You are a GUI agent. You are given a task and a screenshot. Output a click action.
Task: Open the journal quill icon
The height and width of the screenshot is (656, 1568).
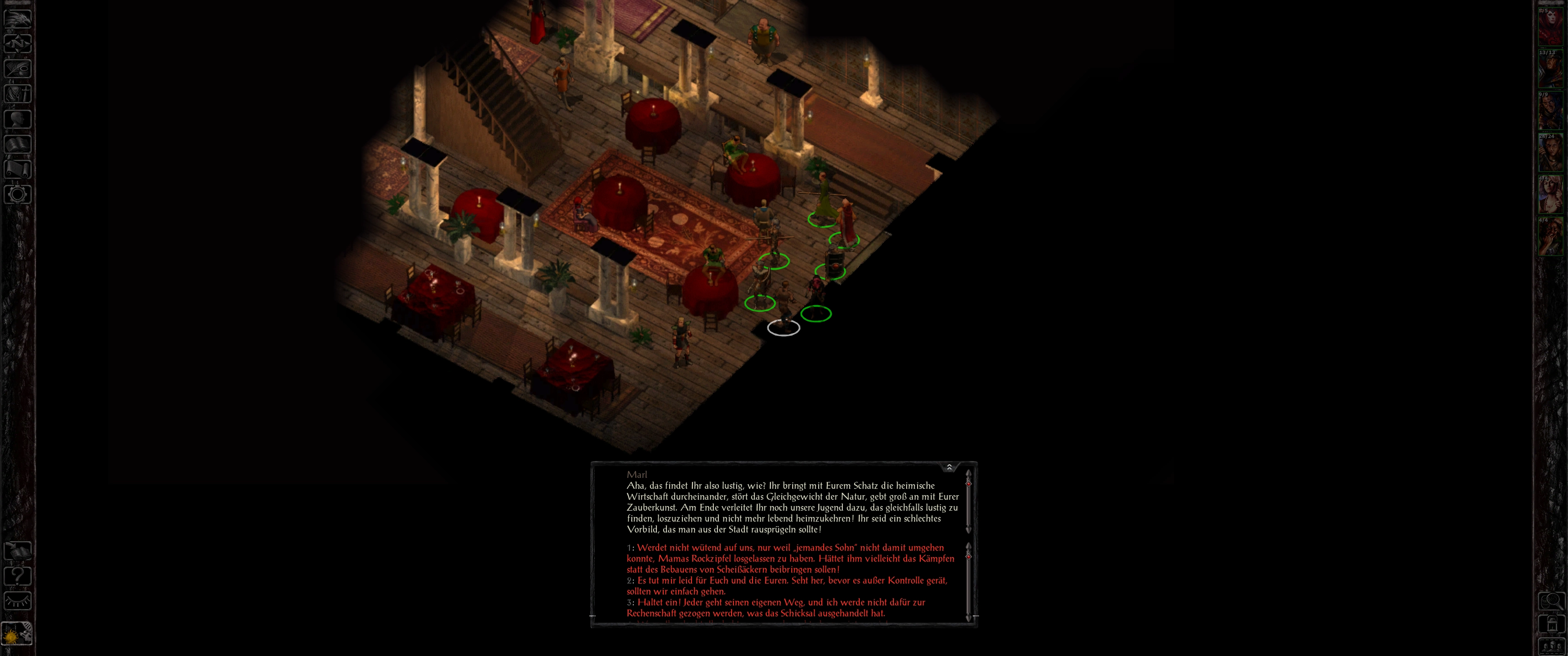tap(17, 68)
